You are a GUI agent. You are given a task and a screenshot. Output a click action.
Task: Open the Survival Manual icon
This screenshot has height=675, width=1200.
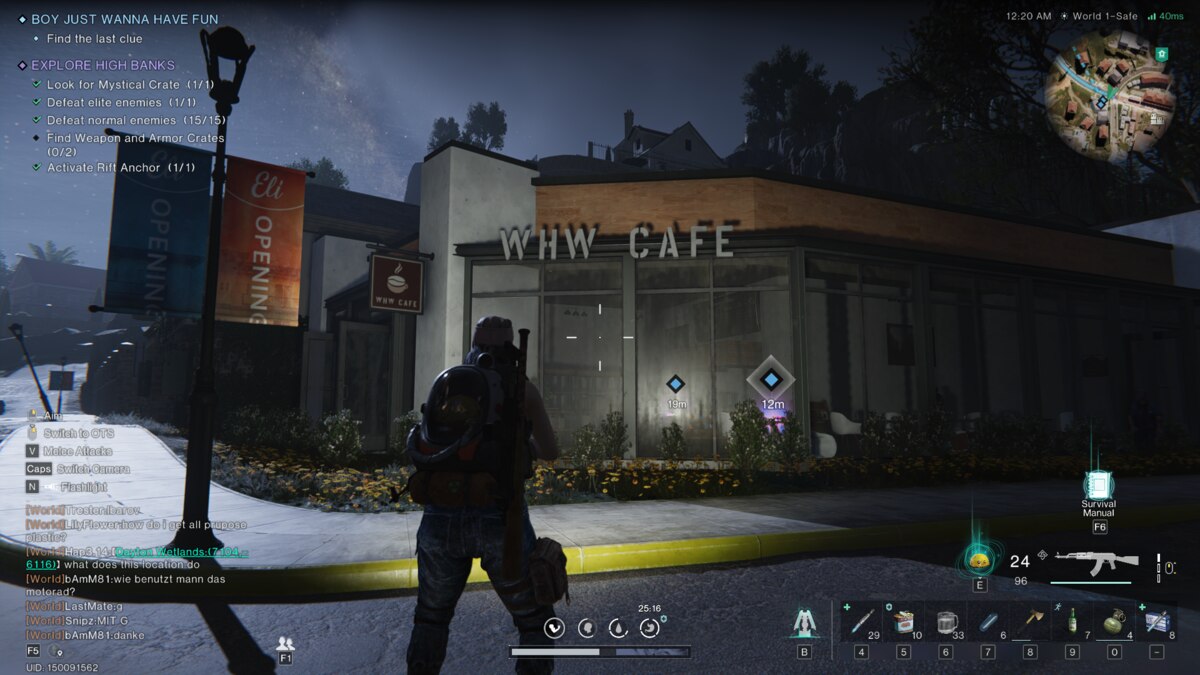point(1098,487)
